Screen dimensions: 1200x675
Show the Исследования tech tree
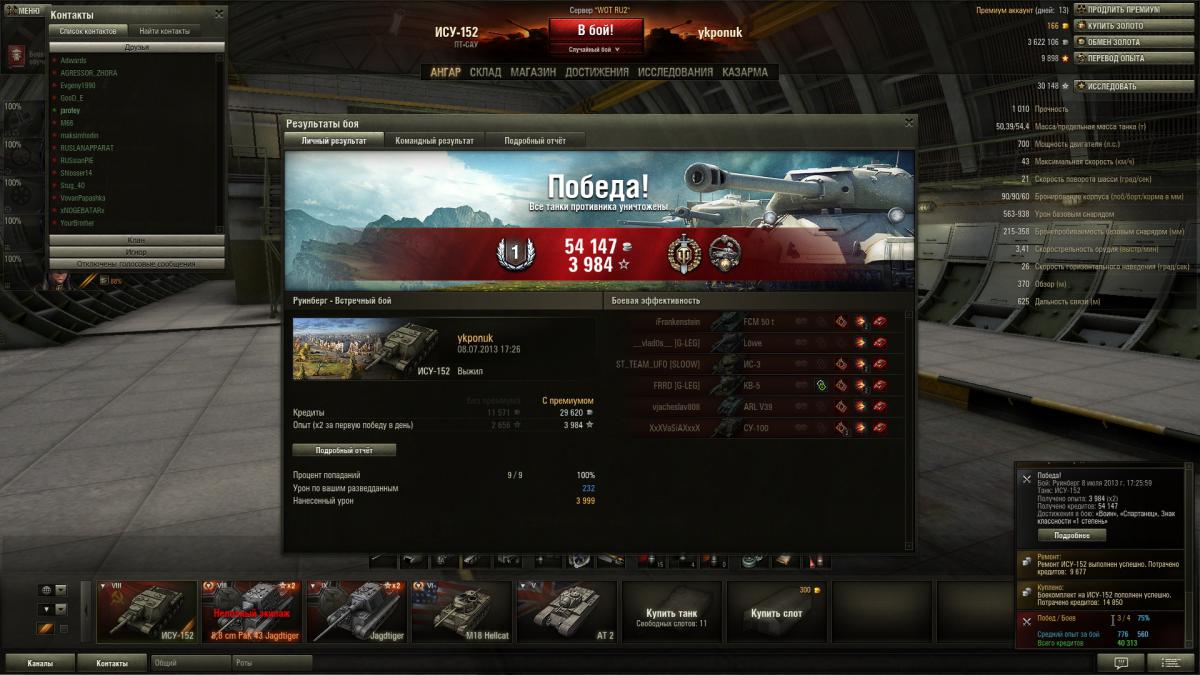click(675, 72)
